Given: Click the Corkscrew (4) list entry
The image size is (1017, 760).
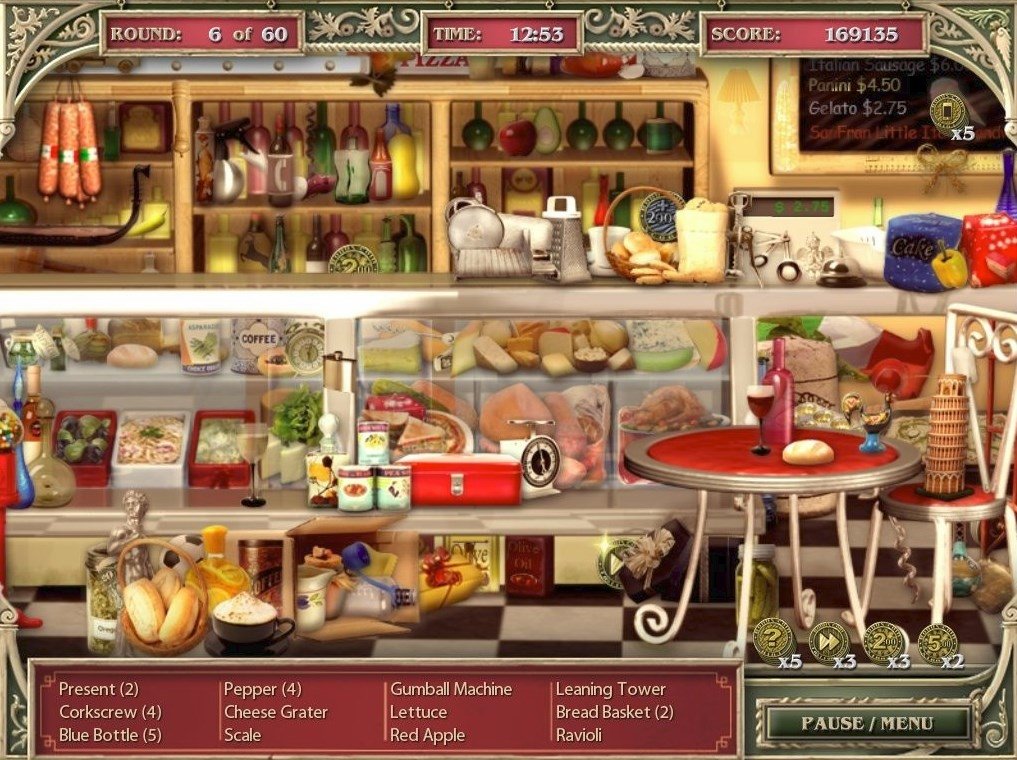Looking at the screenshot, I should coord(110,712).
